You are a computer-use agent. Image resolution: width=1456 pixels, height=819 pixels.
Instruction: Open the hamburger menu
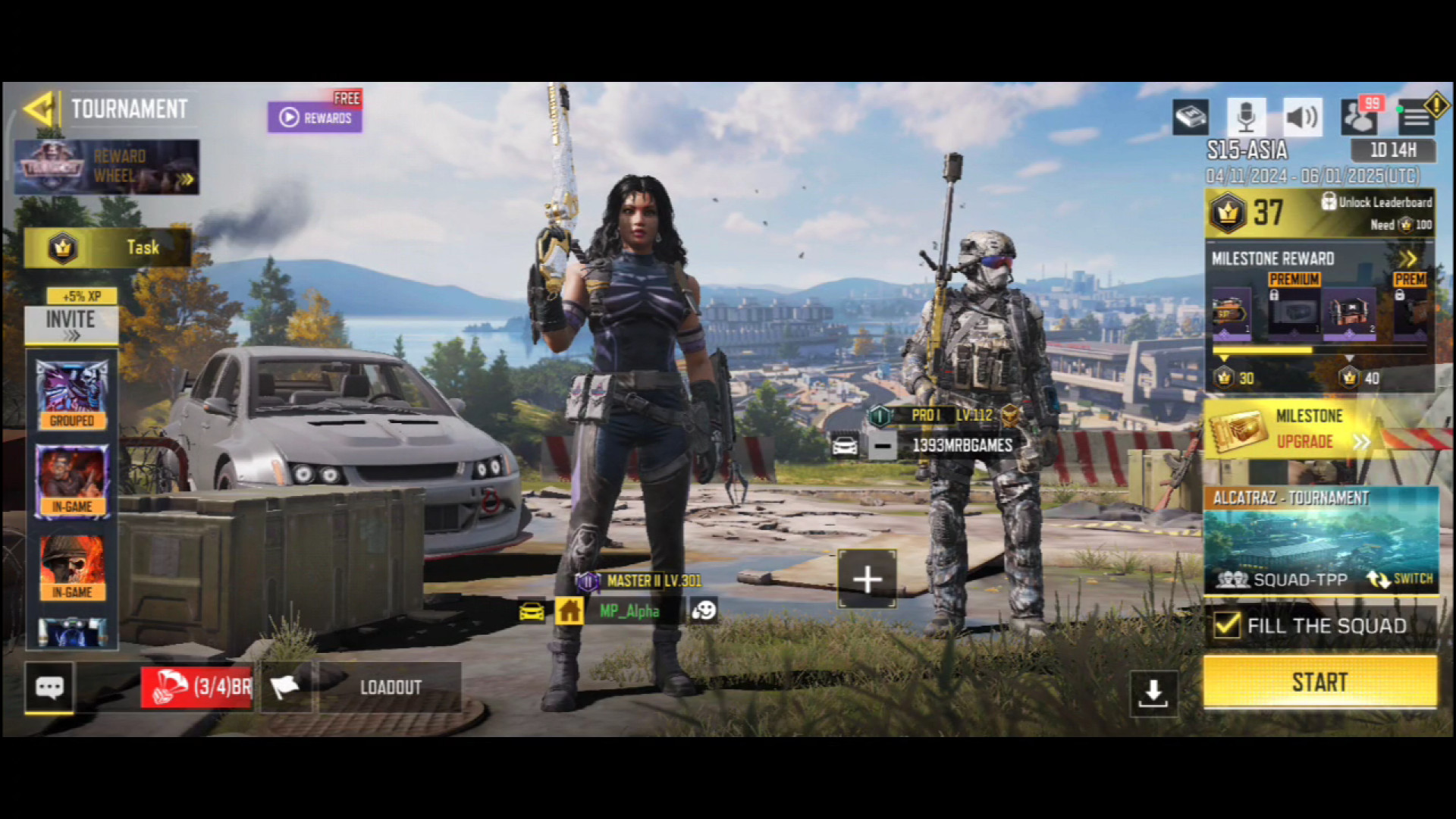click(1415, 117)
